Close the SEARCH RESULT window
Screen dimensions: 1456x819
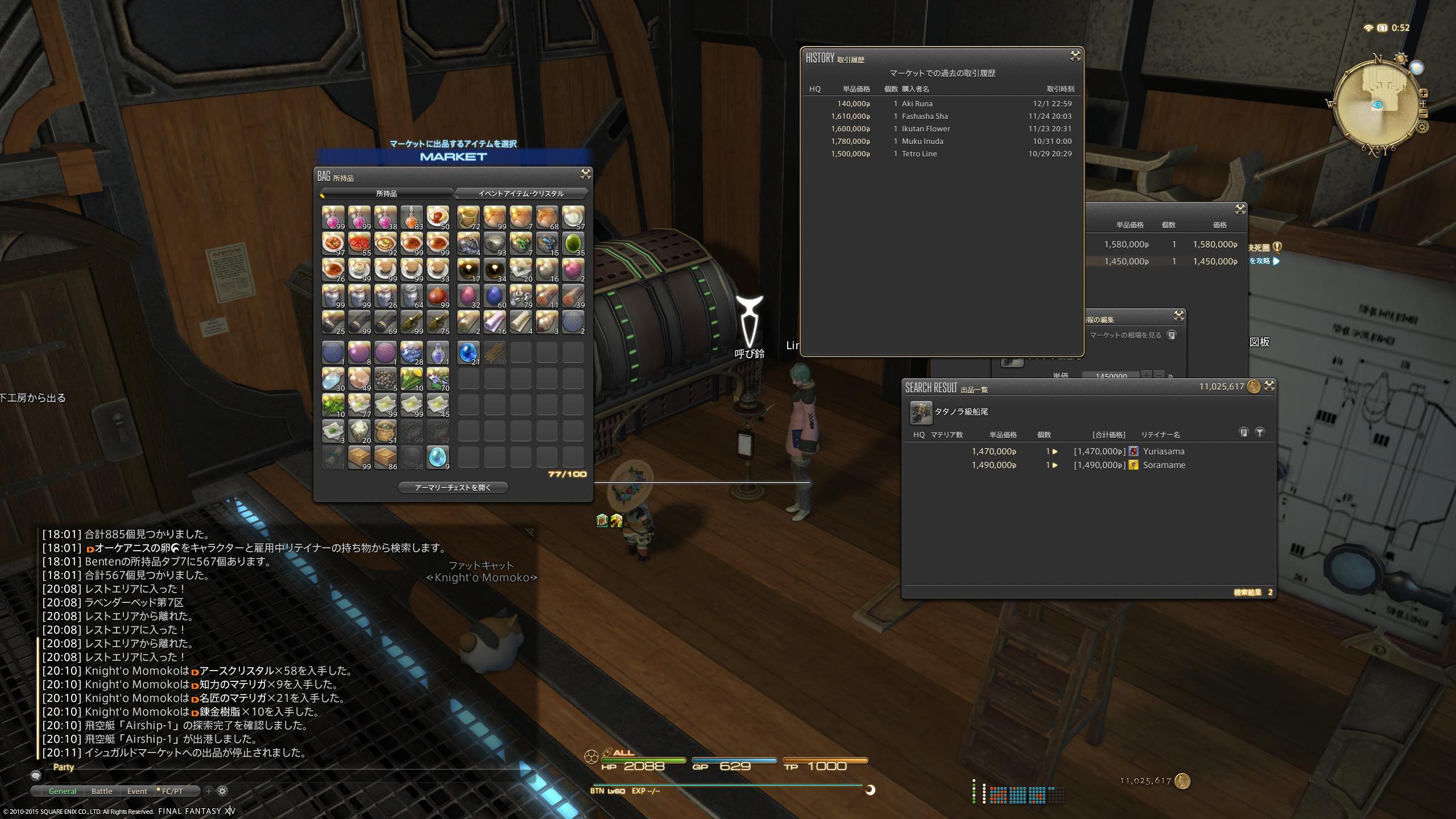[x=1269, y=386]
